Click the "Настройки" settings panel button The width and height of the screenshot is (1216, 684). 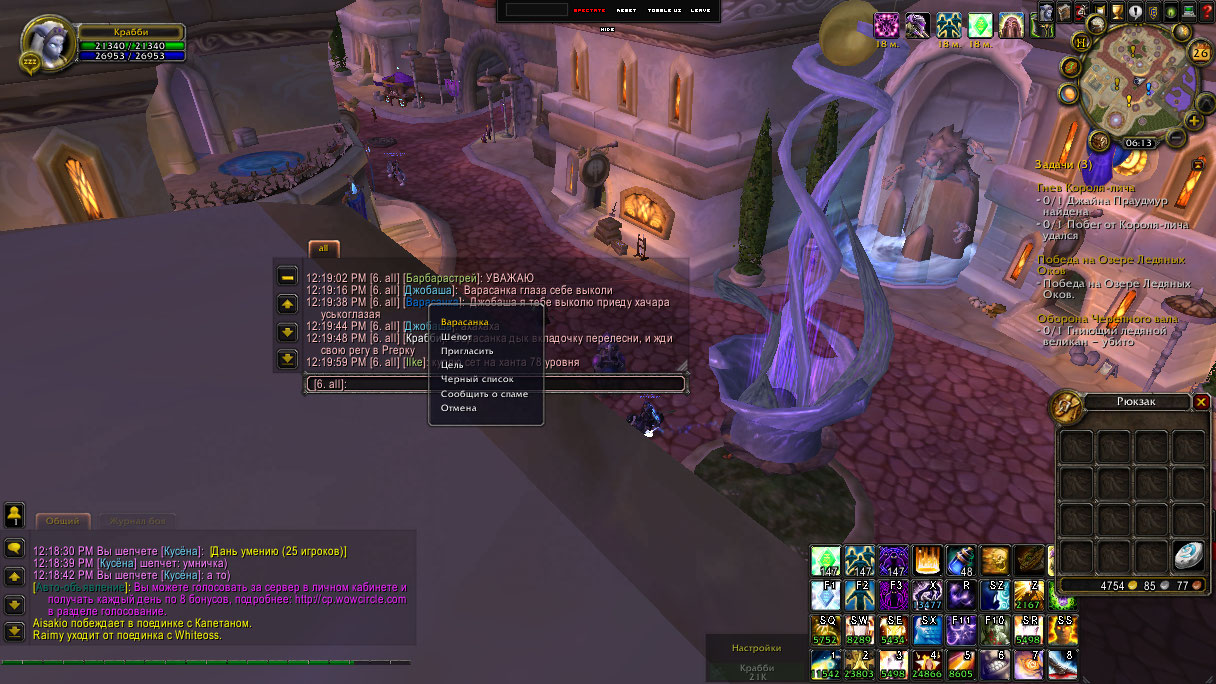coord(755,648)
